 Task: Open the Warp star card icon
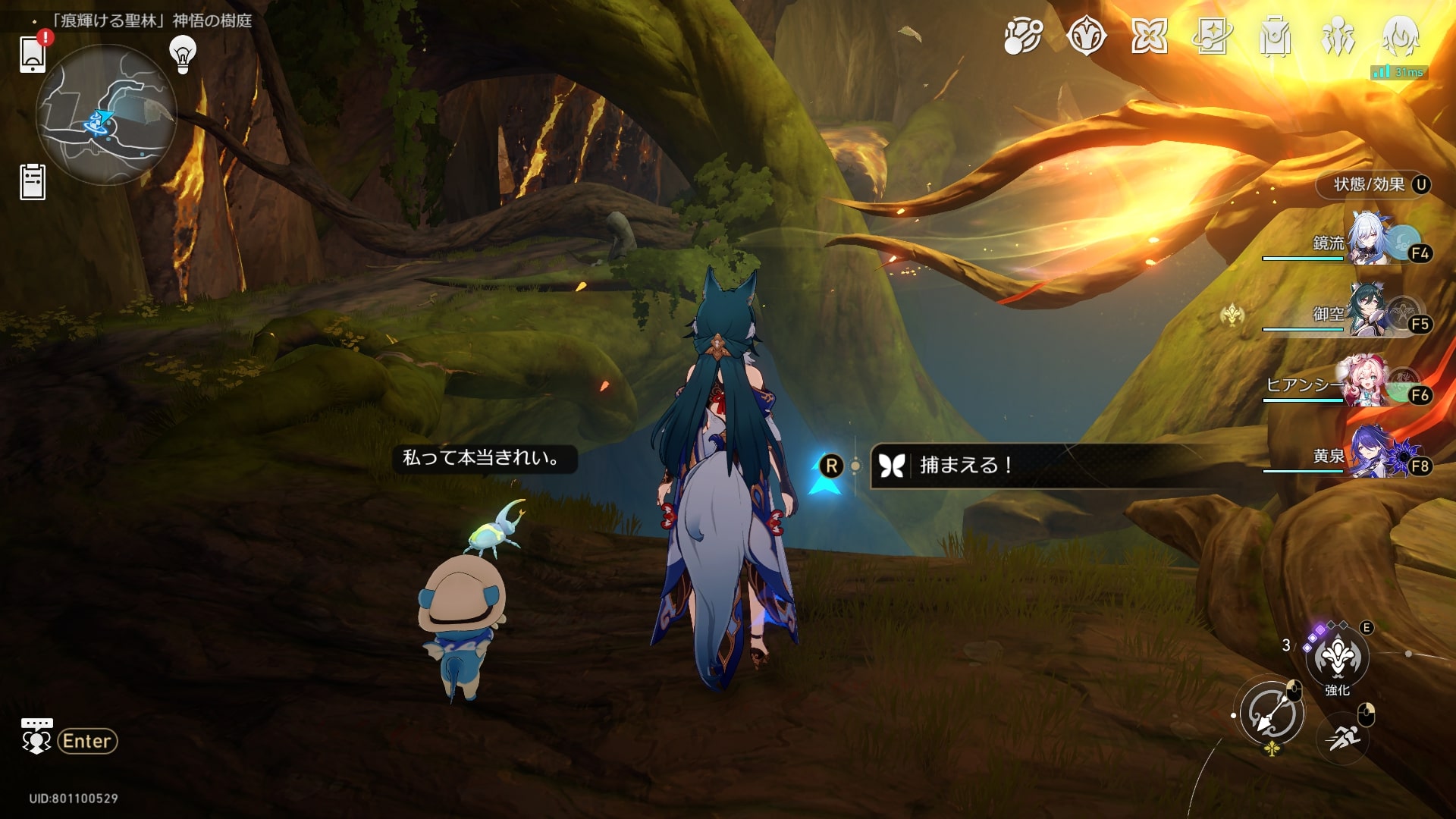click(x=1212, y=36)
